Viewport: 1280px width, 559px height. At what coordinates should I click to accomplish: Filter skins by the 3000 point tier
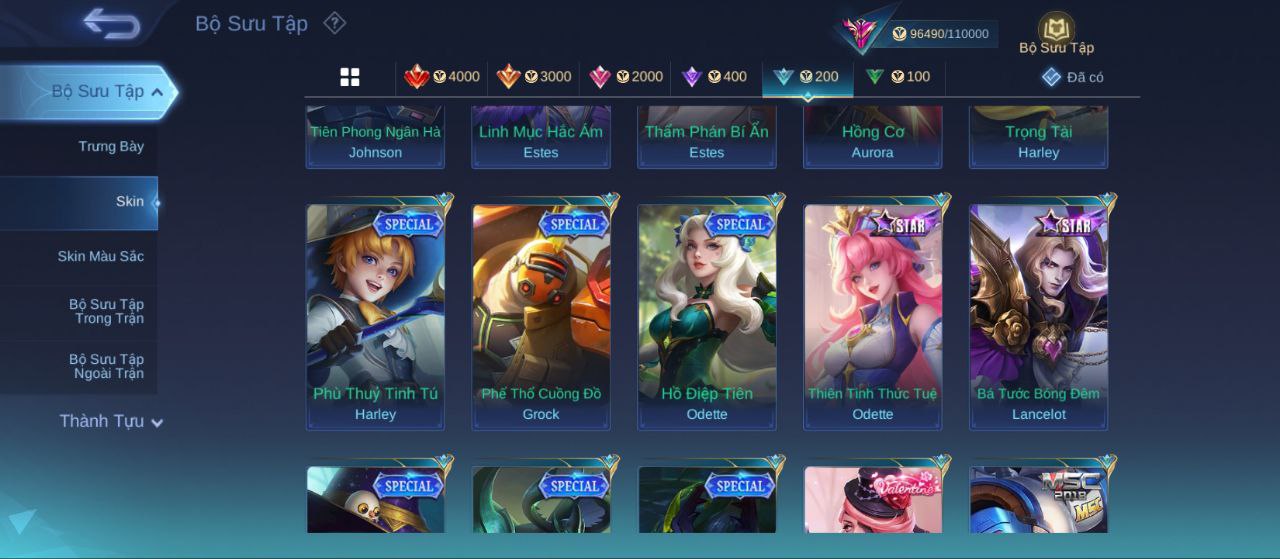pos(534,77)
